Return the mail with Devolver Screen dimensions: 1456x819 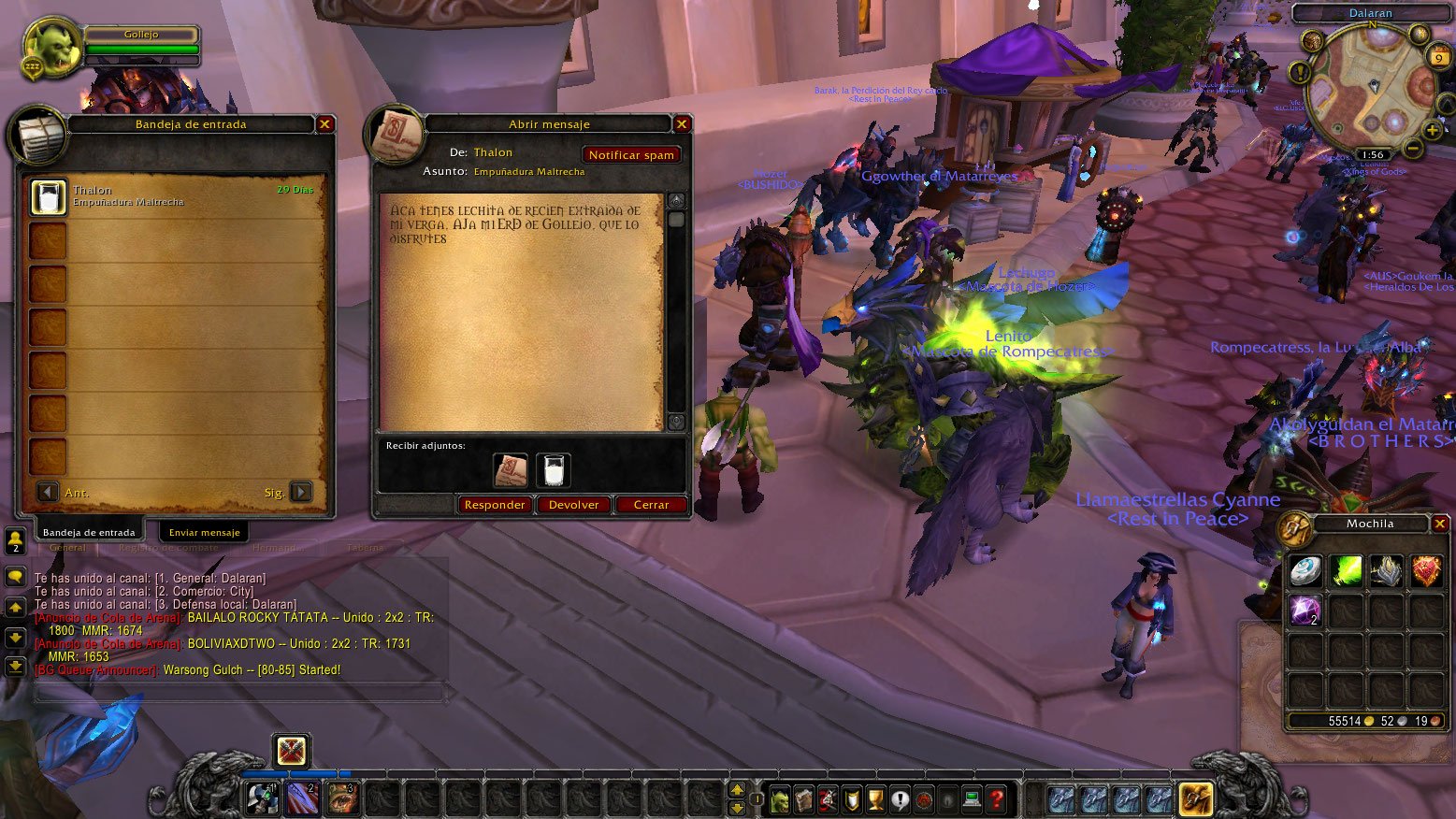pyautogui.click(x=573, y=505)
